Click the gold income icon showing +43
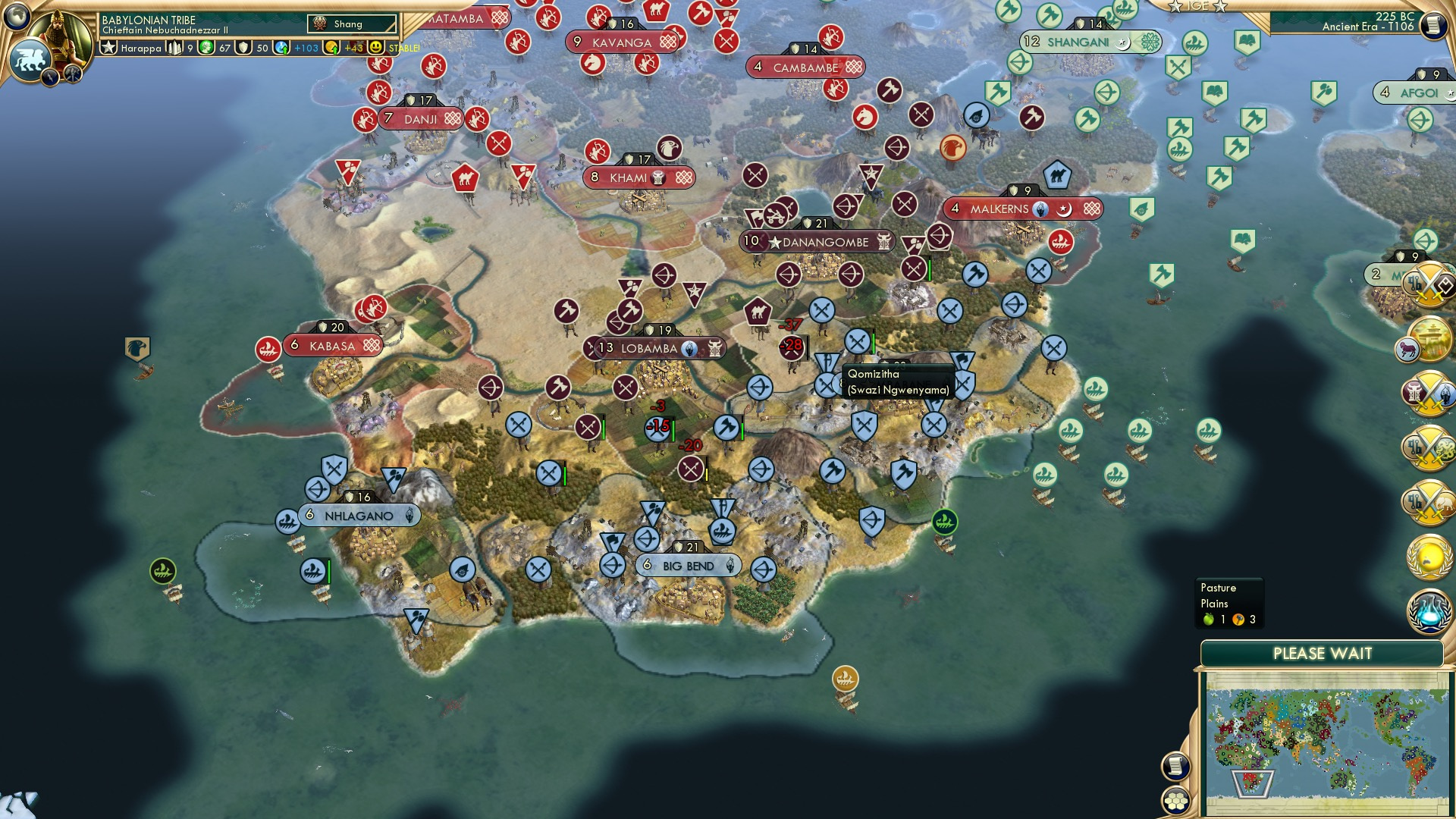 point(331,48)
